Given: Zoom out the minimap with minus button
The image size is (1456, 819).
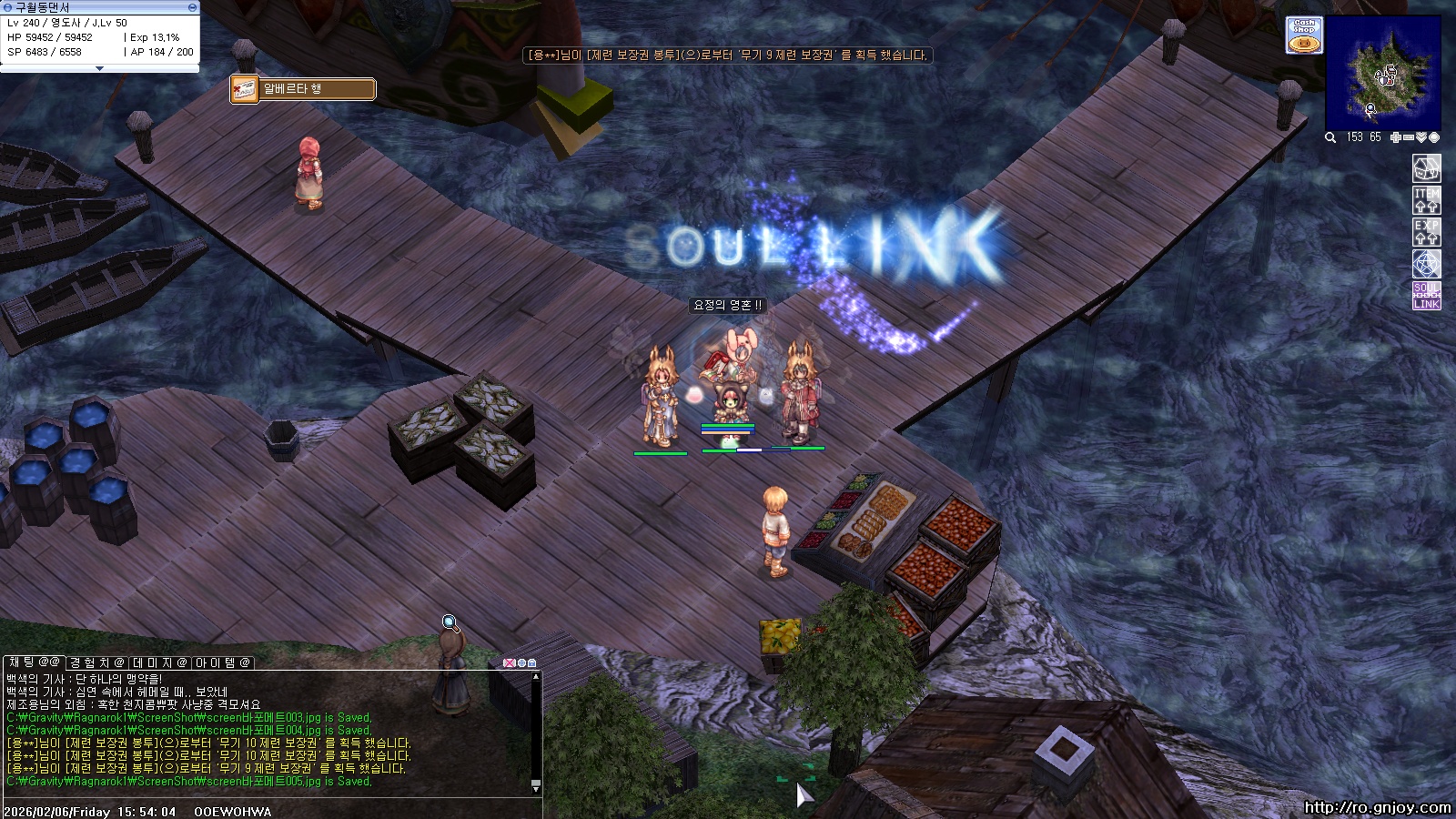Looking at the screenshot, I should point(1409,137).
